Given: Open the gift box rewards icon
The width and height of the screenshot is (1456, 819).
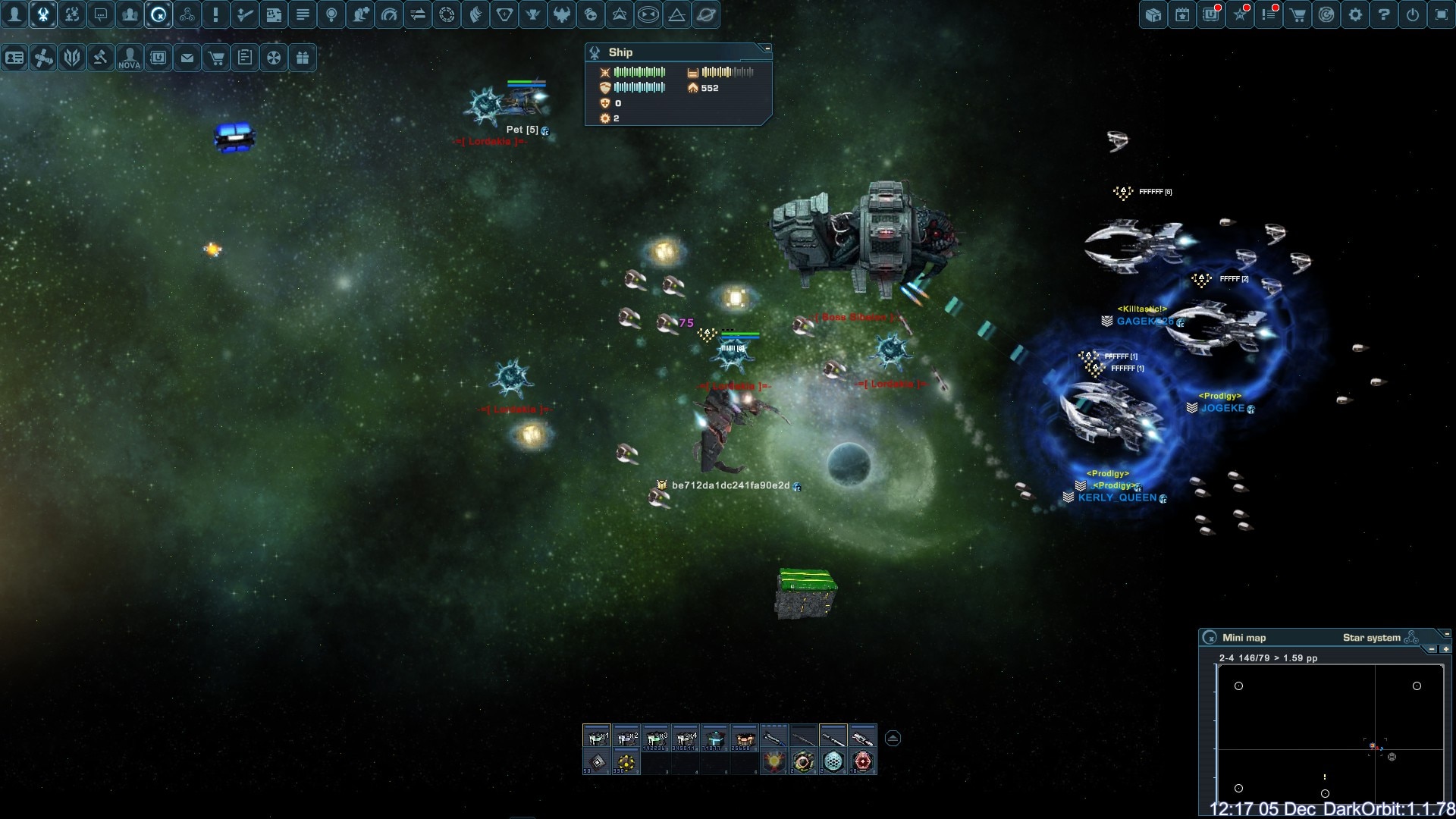Looking at the screenshot, I should [x=303, y=58].
